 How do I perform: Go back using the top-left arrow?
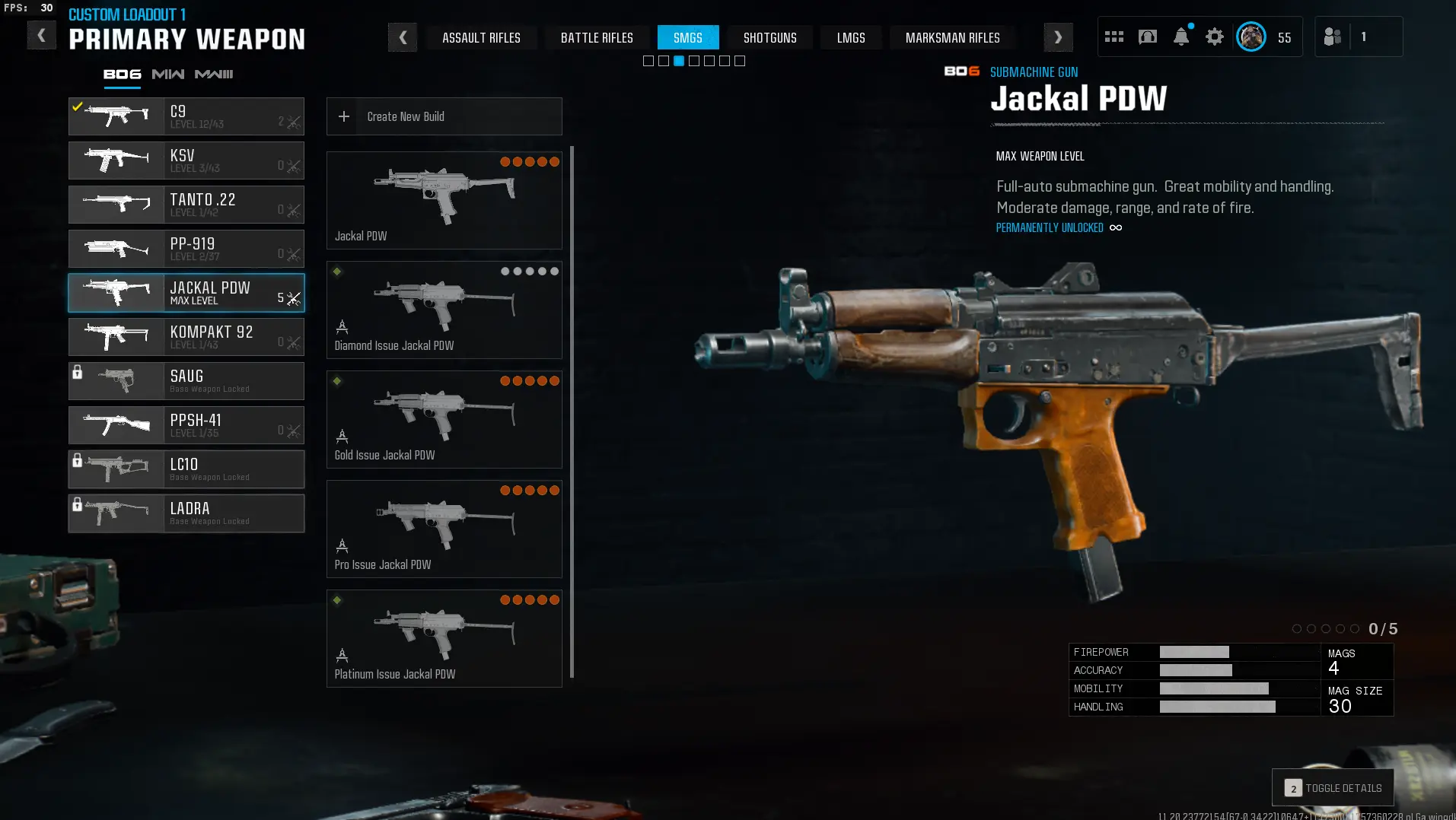[41, 35]
